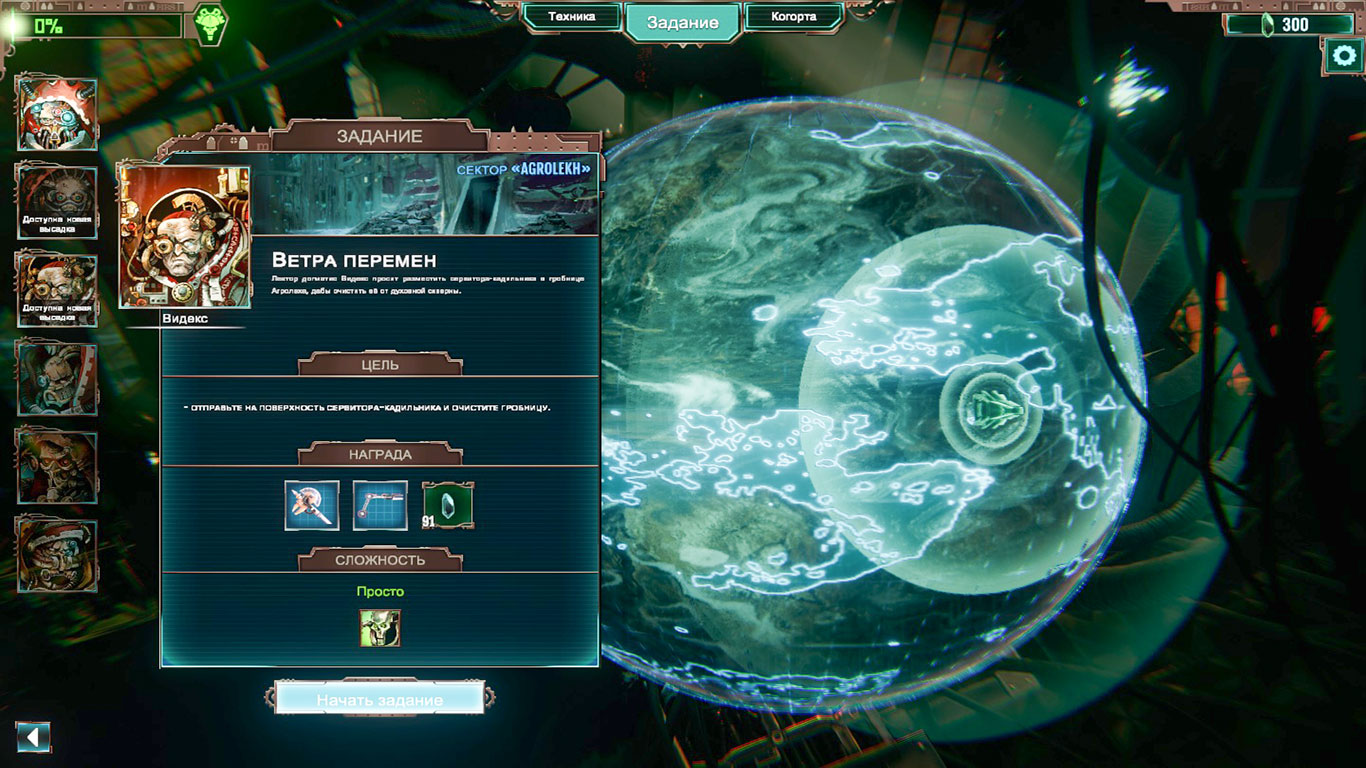
Task: Inspect the axe weapon reward
Action: coord(312,505)
